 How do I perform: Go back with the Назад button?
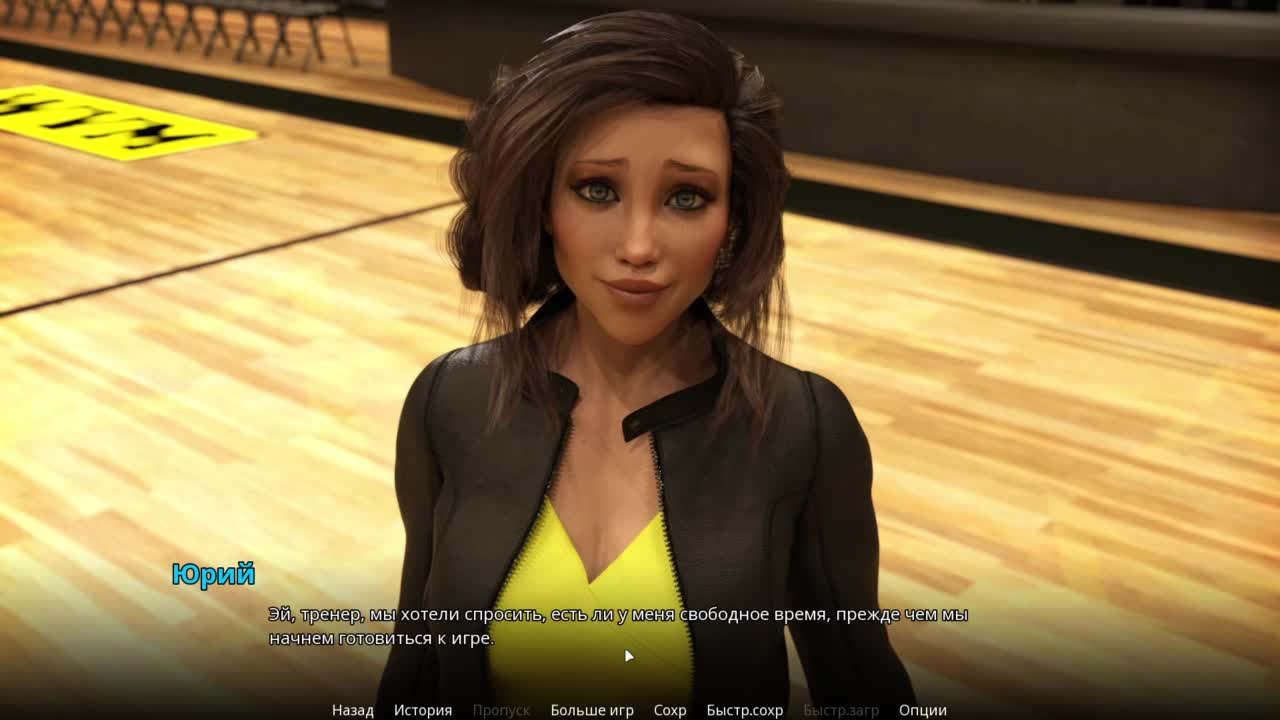point(352,710)
